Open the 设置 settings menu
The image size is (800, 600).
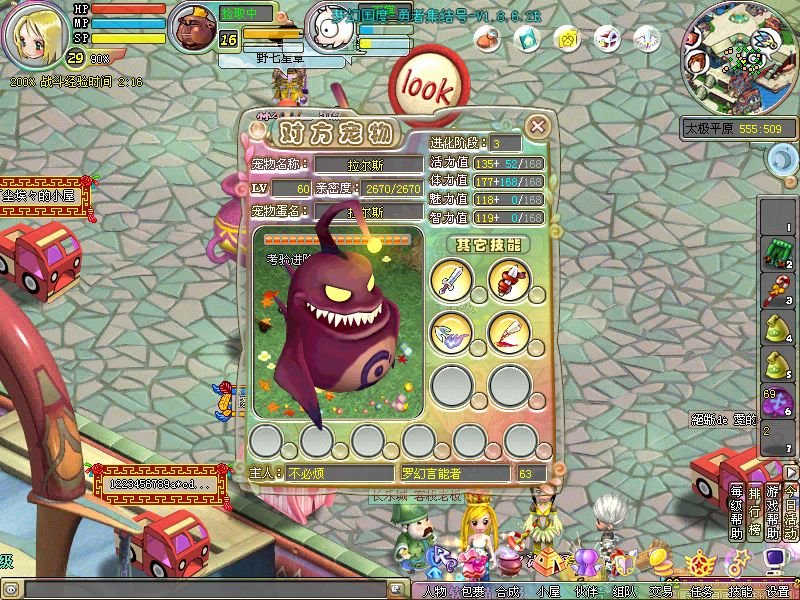[x=777, y=591]
